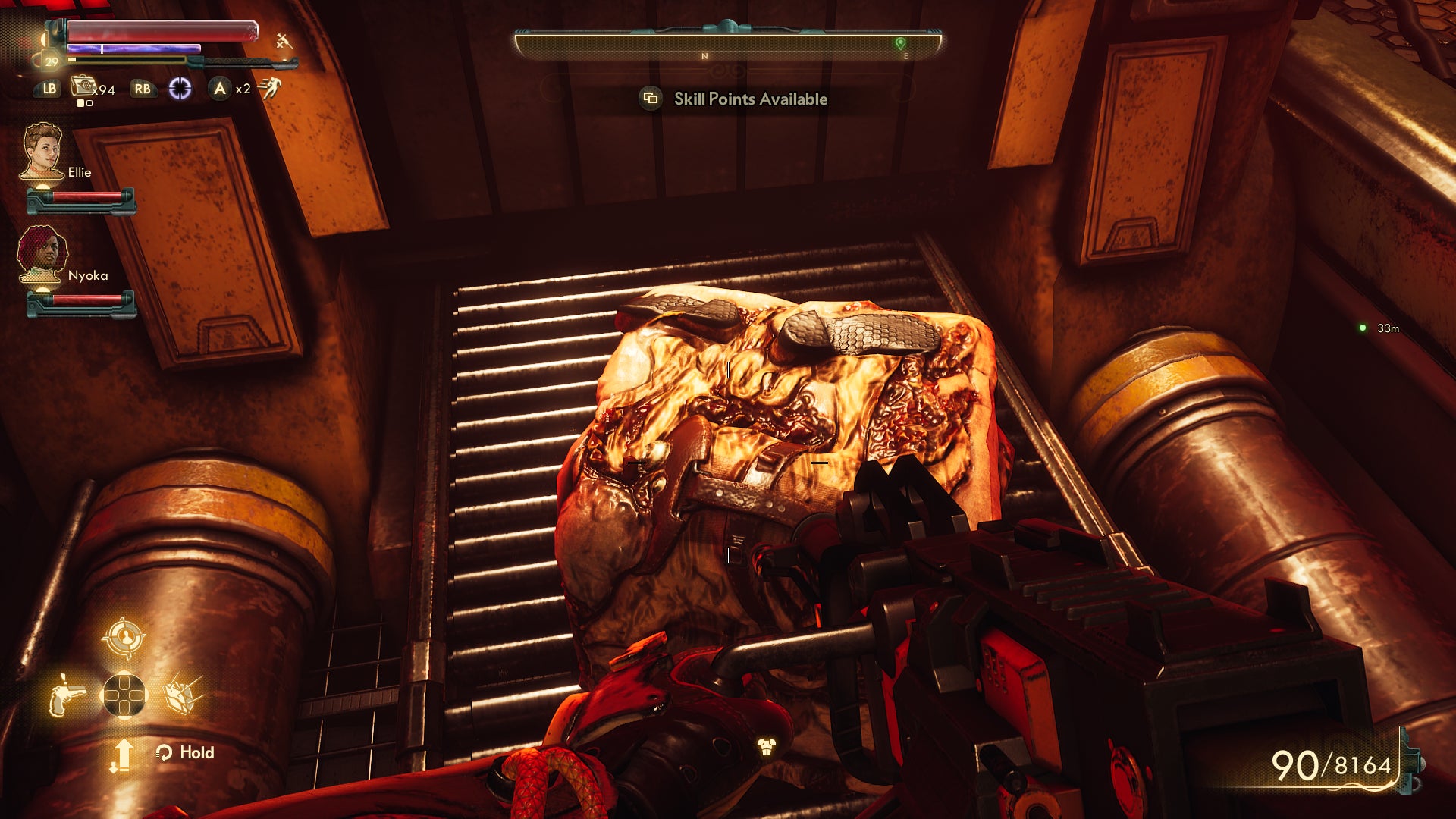Open the Skill Points Available notification

[x=751, y=99]
